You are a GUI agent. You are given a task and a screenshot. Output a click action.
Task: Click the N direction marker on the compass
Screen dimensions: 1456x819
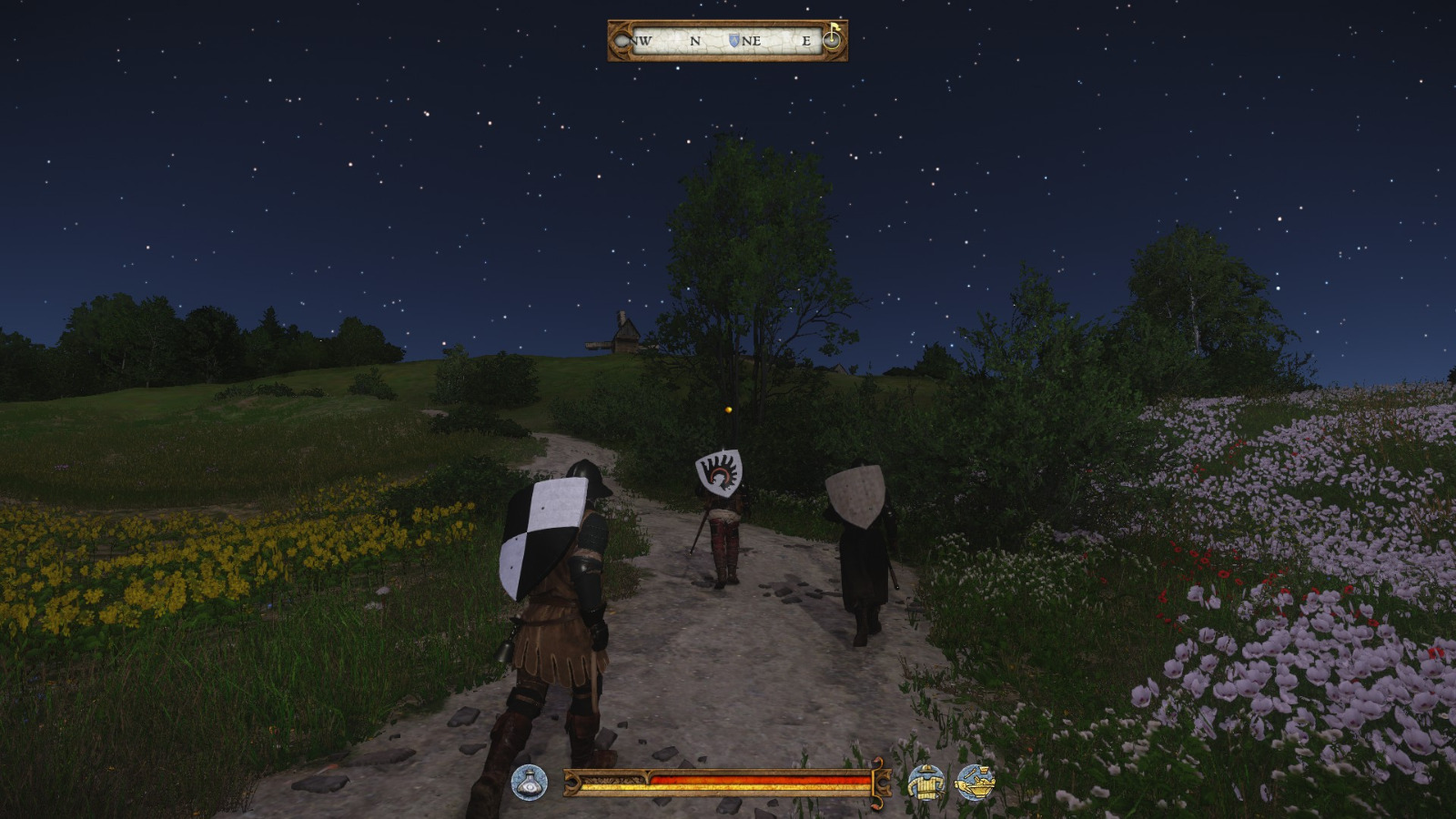[694, 40]
